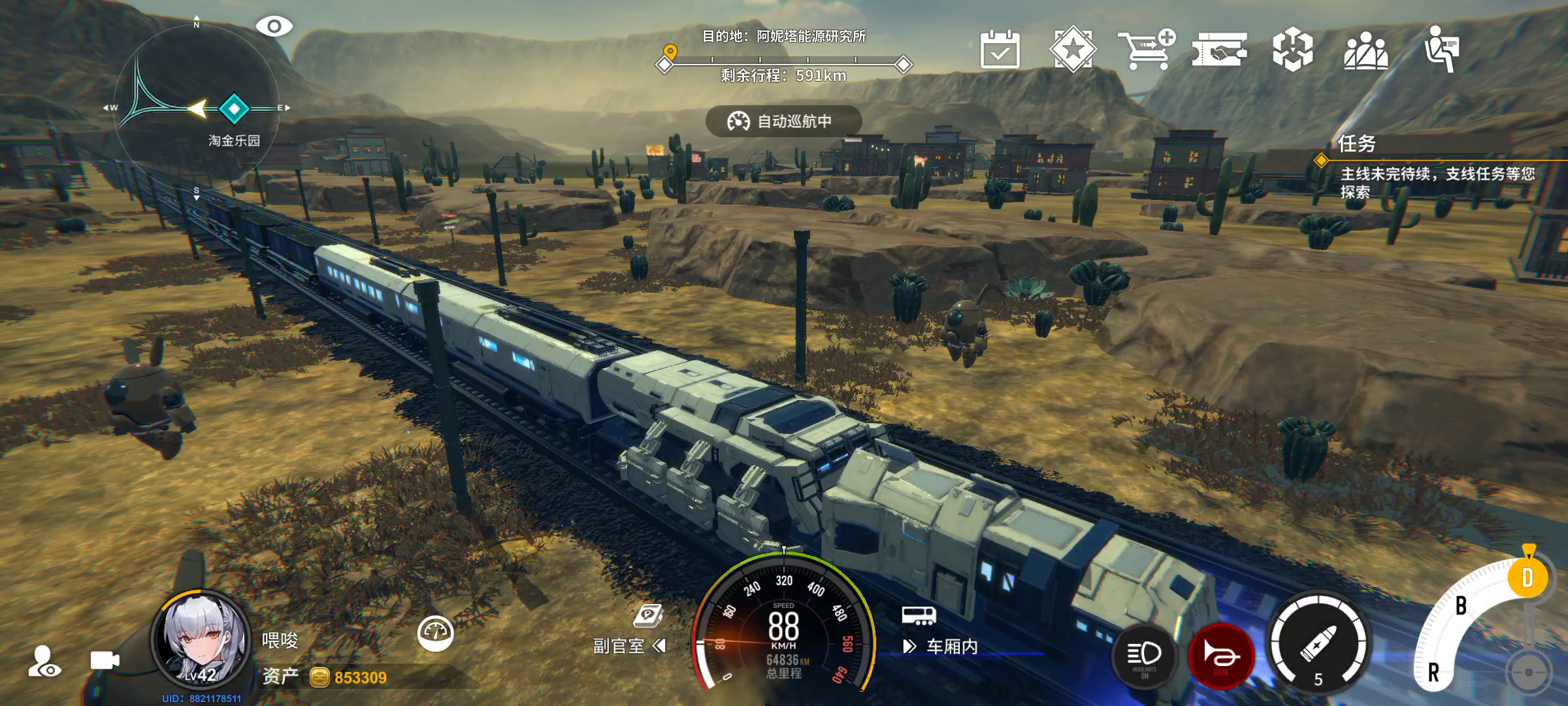Screen dimensions: 1568x706
Task: Open the handshake ticket trade icon
Action: point(1219,50)
